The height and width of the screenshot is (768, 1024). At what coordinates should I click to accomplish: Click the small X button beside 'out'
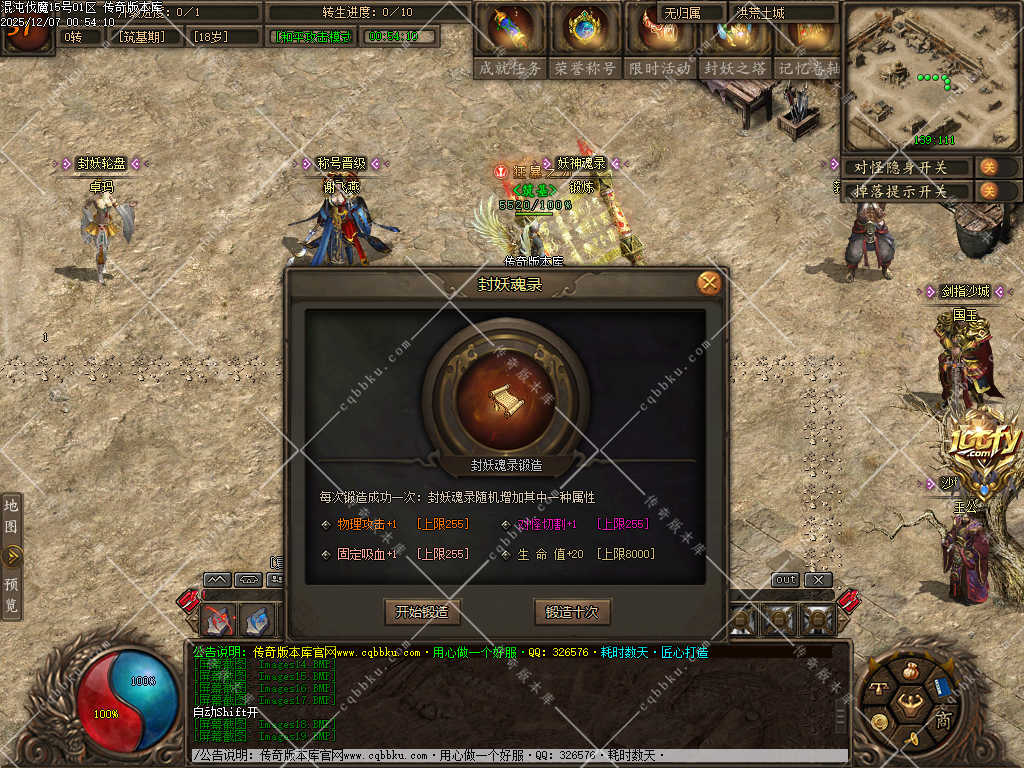818,580
